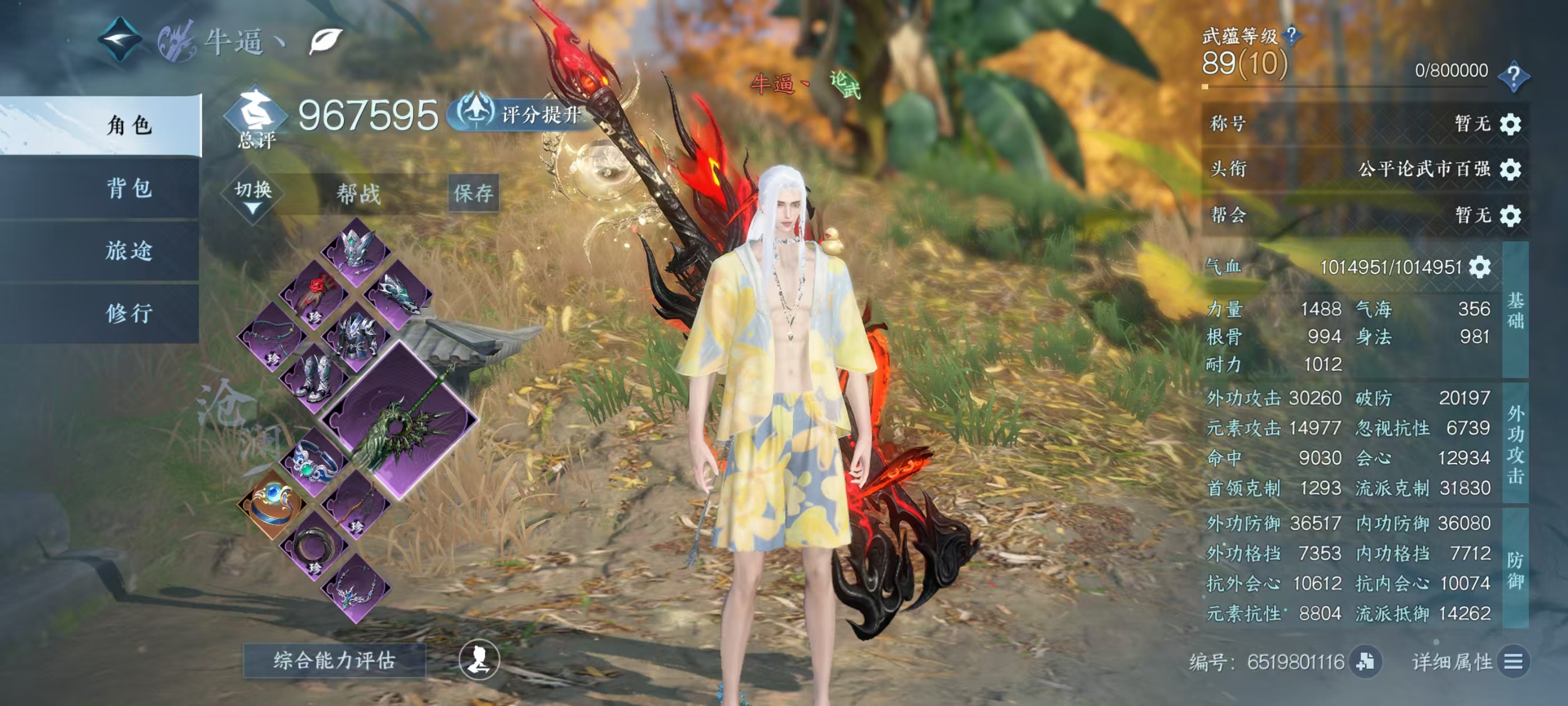Click the 气血 health settings gear

tap(1480, 267)
